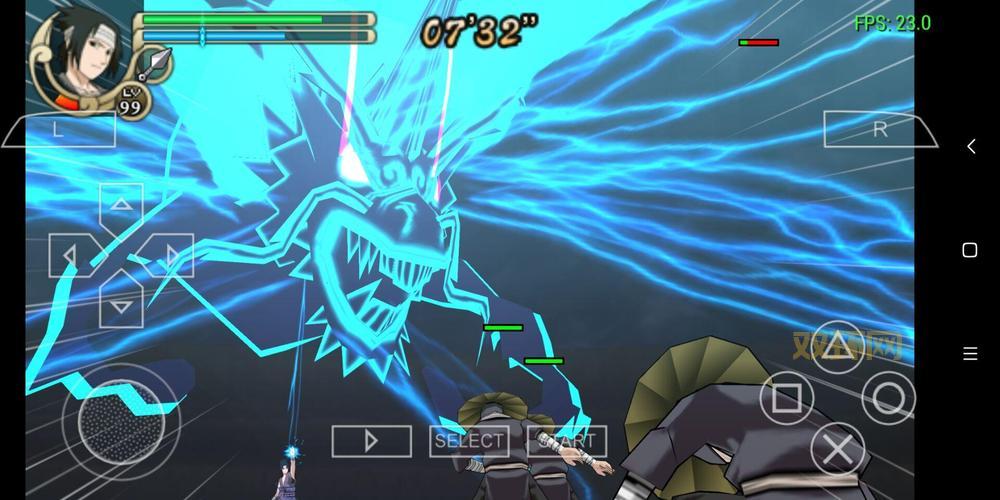Viewport: 1000px width, 500px height.
Task: Tap the D-pad down arrow
Action: 121,304
